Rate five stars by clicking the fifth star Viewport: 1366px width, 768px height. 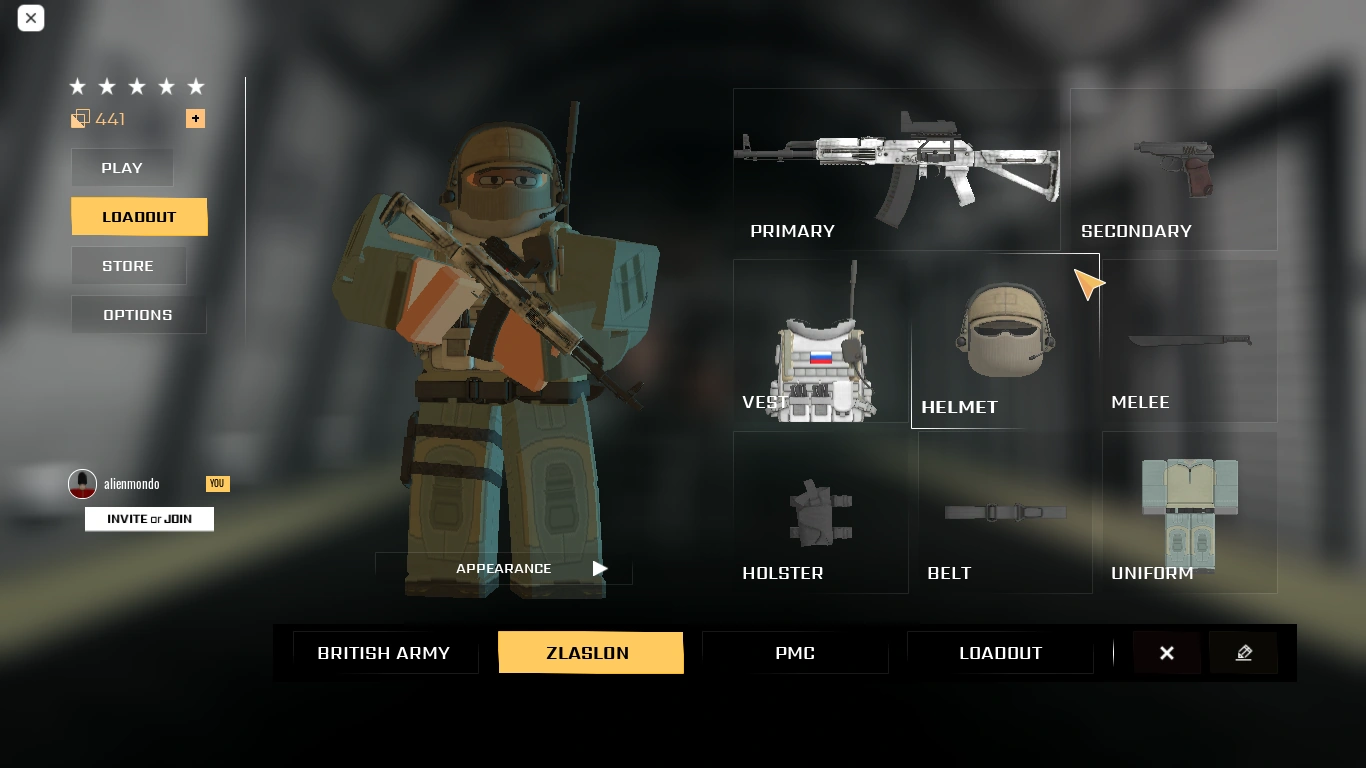click(x=196, y=86)
